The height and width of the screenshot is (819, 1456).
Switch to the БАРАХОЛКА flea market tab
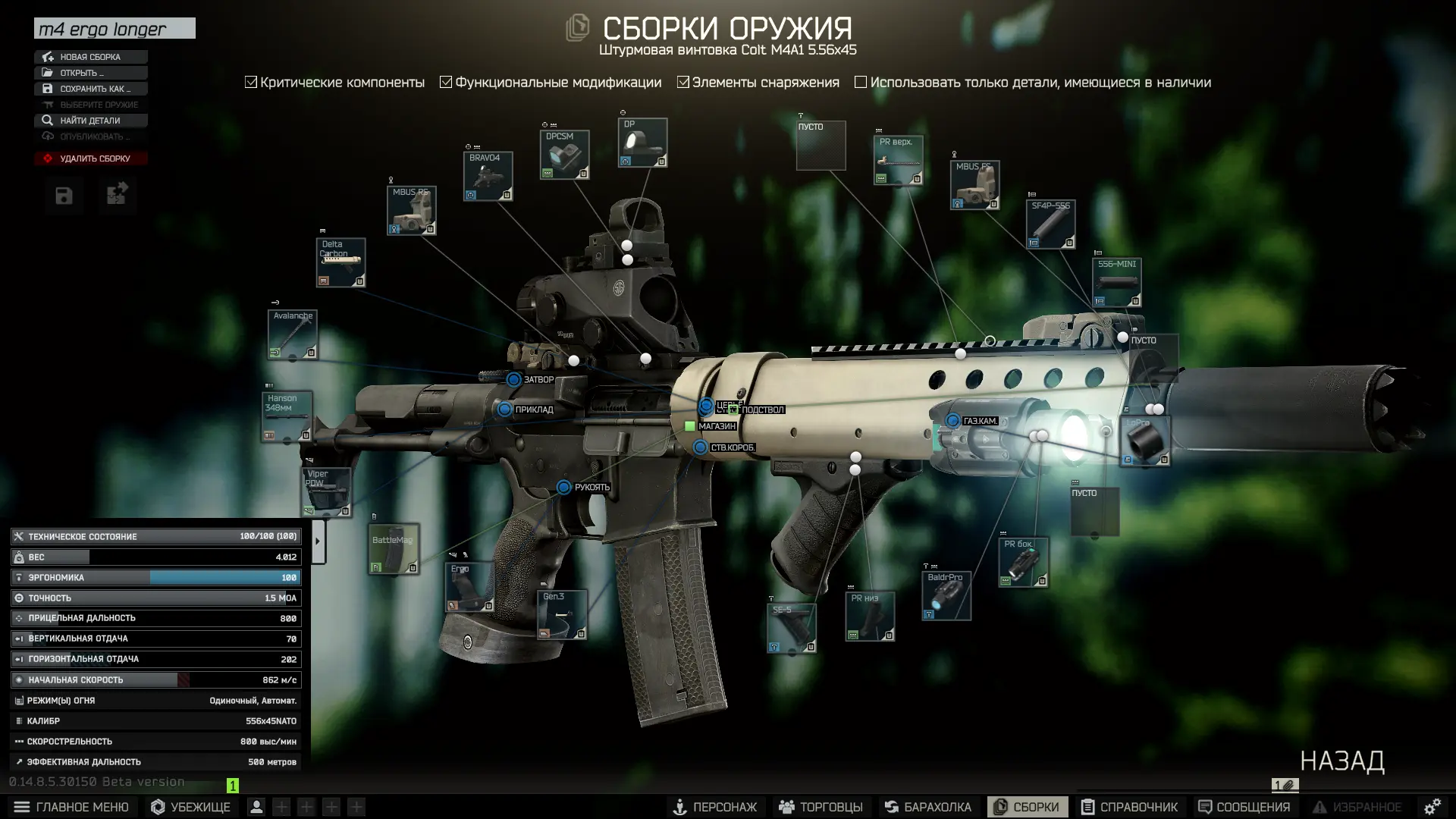927,807
